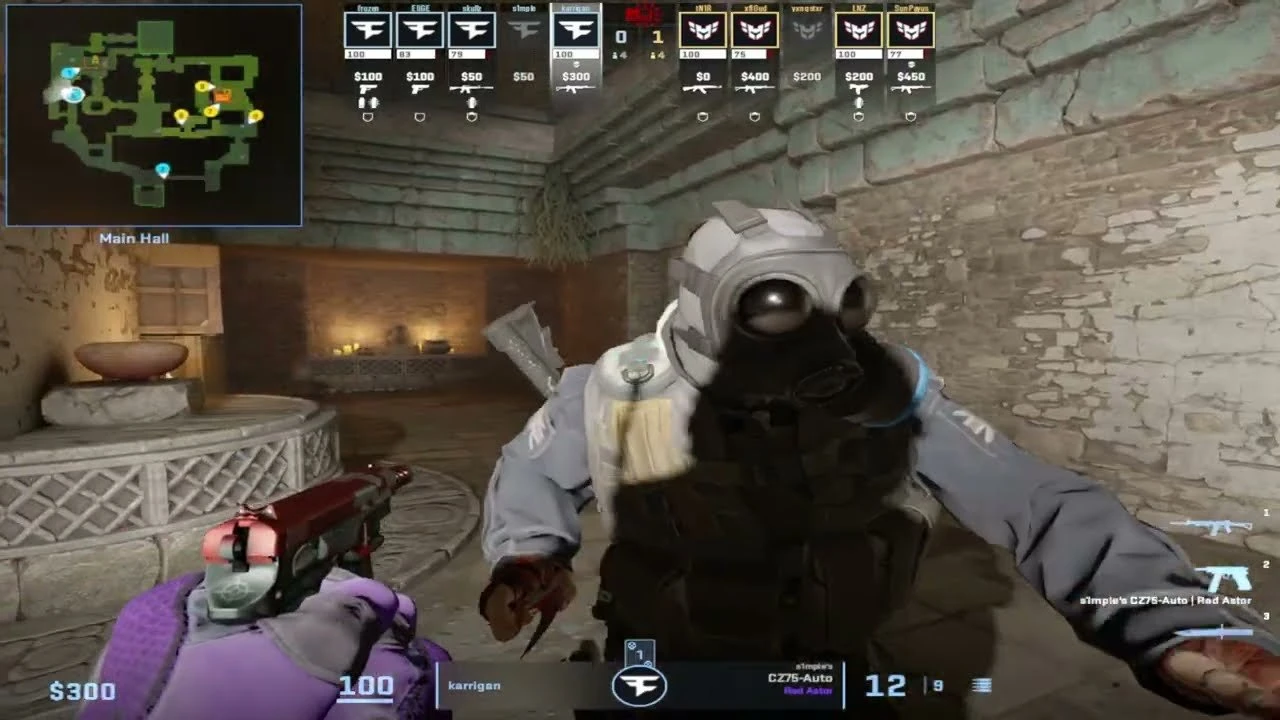This screenshot has height=720, width=1280.
Task: Click the radar minimap
Action: [x=154, y=115]
